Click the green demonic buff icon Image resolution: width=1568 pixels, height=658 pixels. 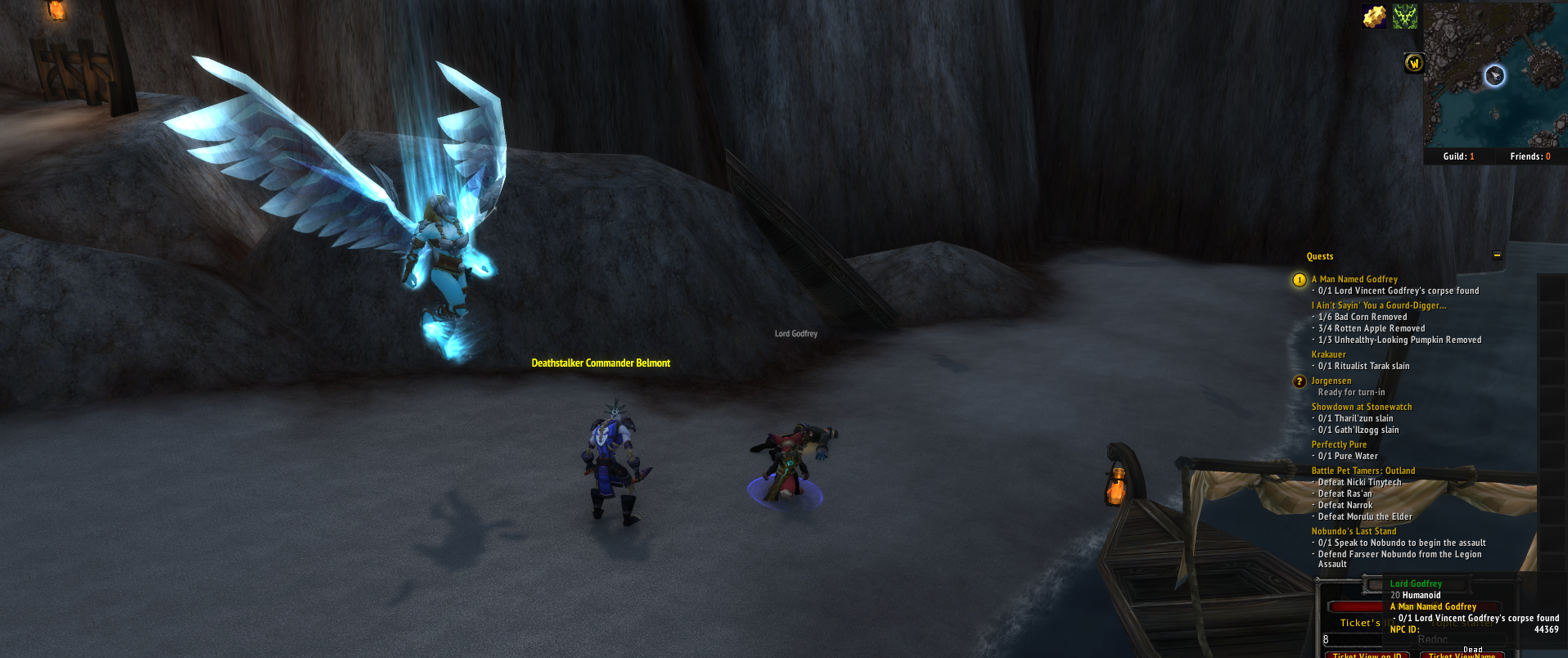(1405, 16)
